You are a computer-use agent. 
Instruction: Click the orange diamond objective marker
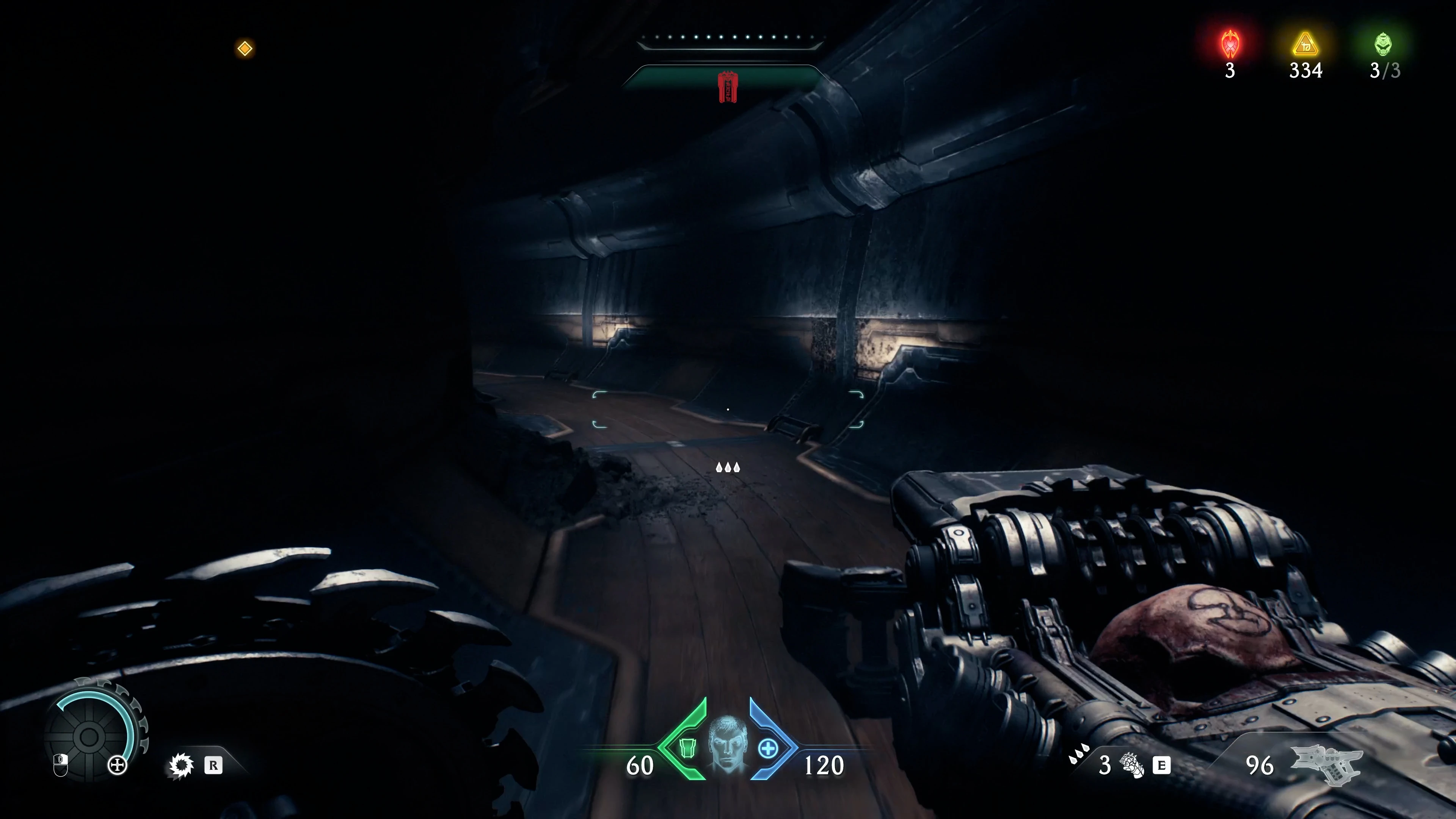click(x=245, y=49)
